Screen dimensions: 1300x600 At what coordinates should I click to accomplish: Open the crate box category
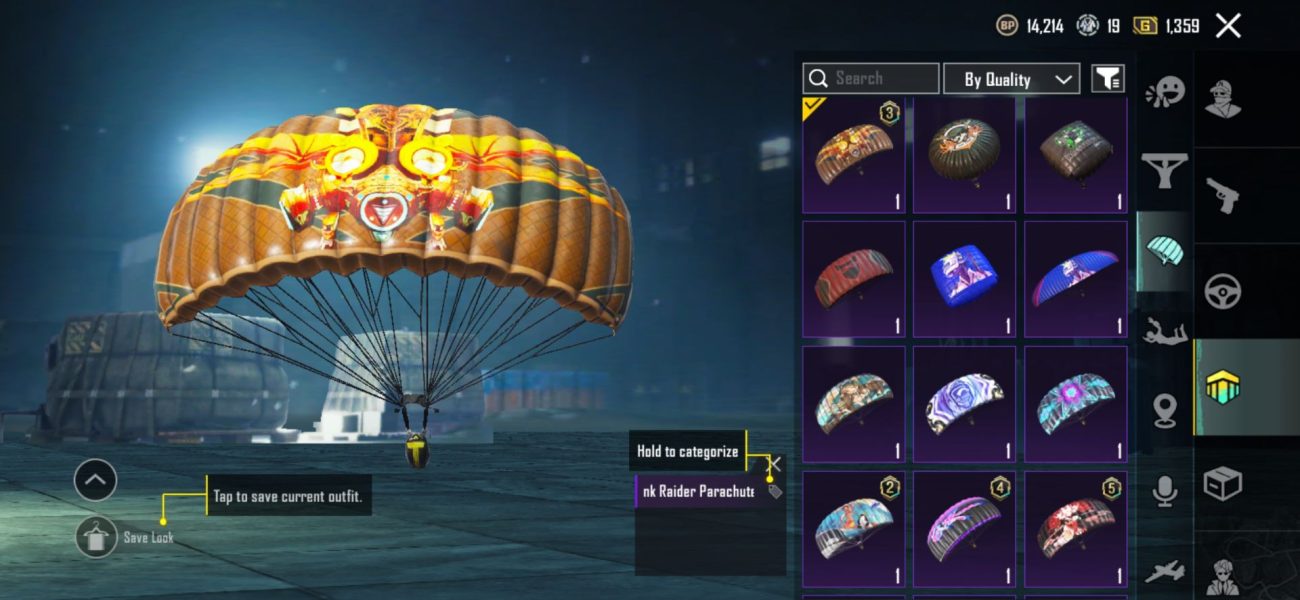[1222, 484]
